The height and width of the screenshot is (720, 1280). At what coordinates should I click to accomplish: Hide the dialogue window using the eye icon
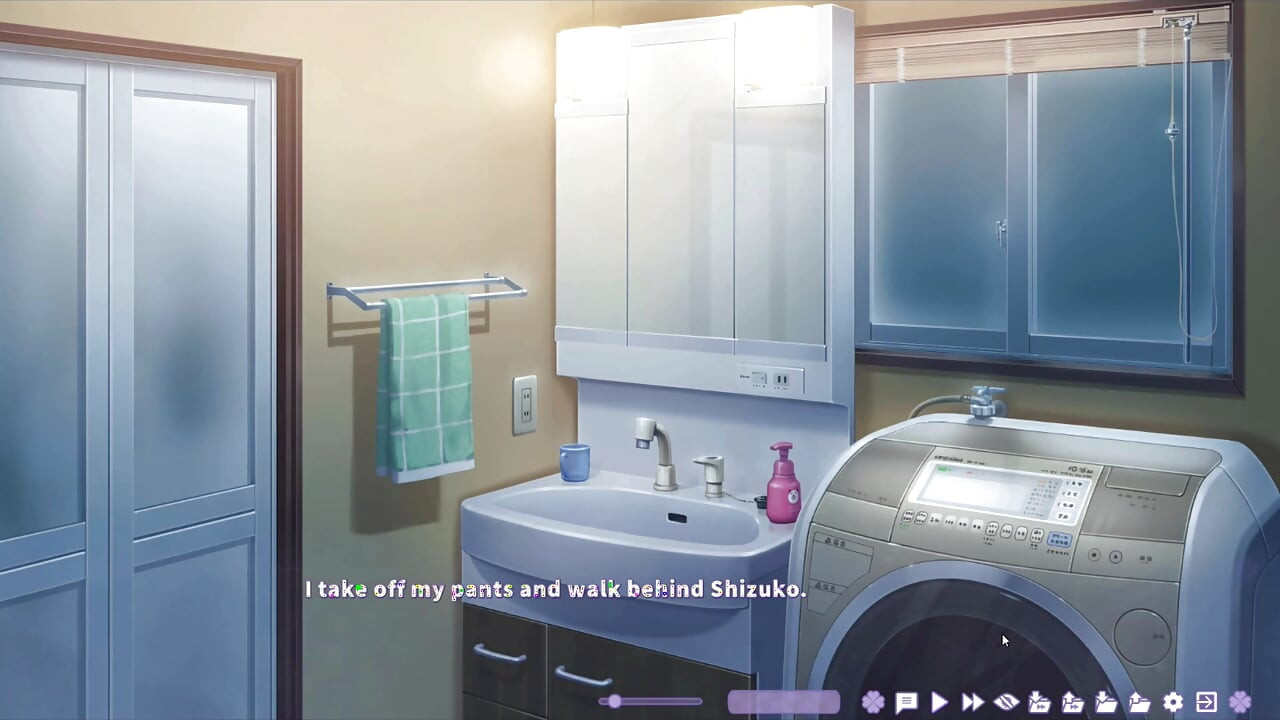[x=1005, y=702]
